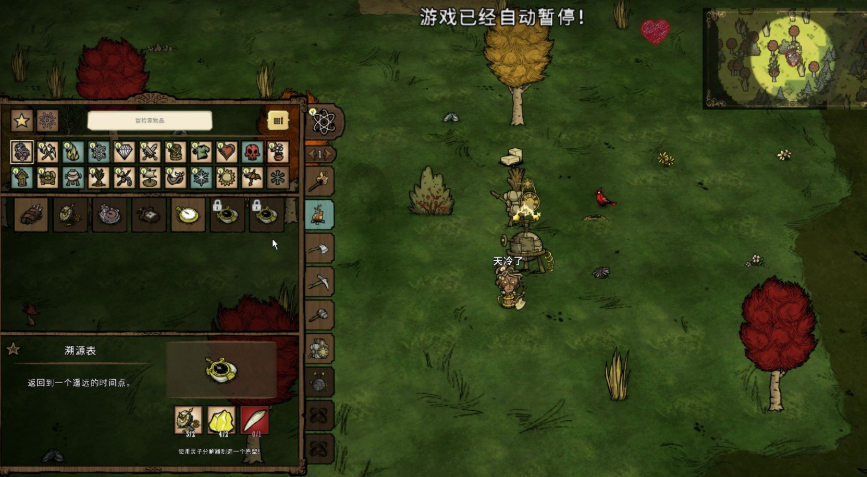
Task: Open the red skull filter category
Action: coord(252,152)
